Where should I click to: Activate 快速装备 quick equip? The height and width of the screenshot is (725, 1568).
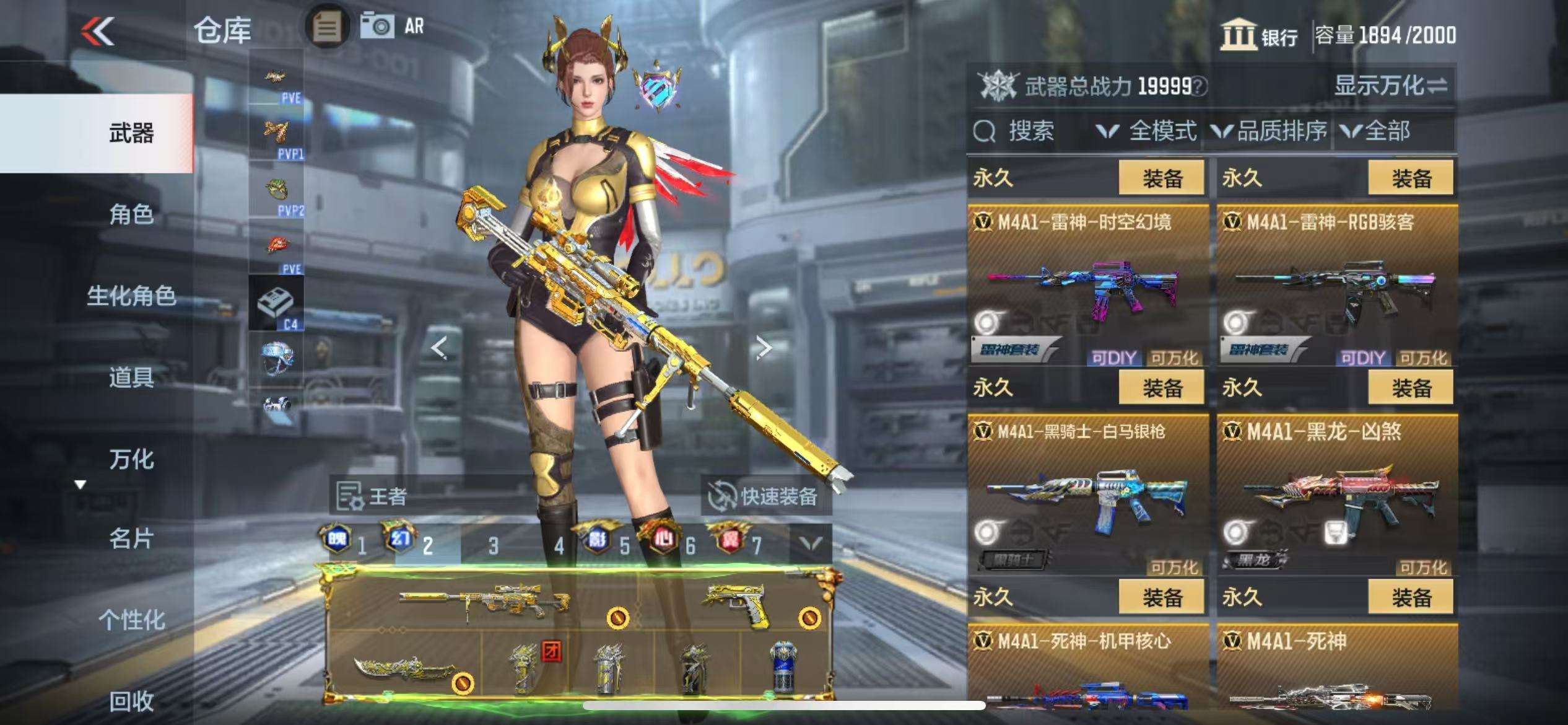(x=765, y=496)
